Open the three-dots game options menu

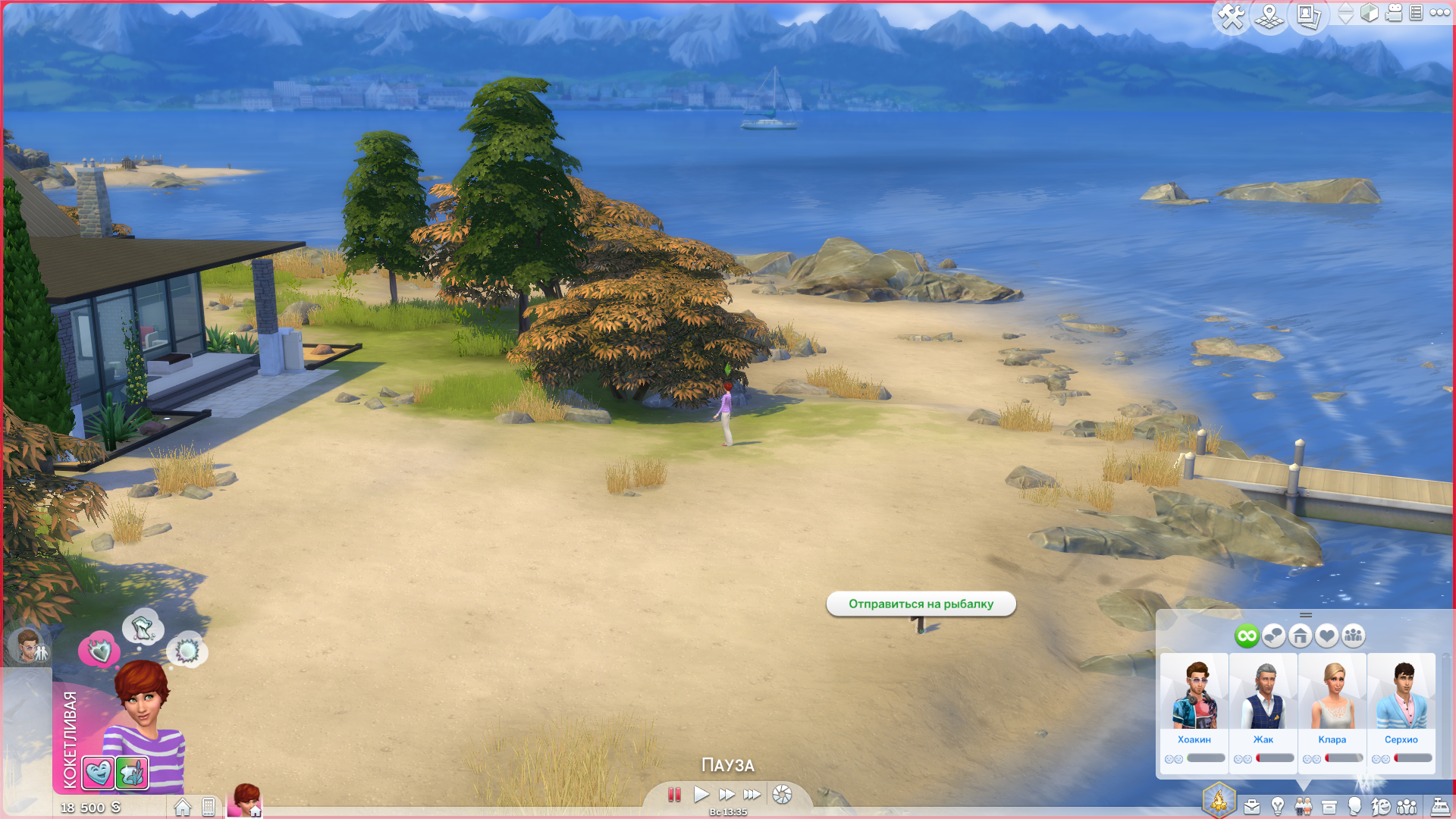tap(1439, 13)
